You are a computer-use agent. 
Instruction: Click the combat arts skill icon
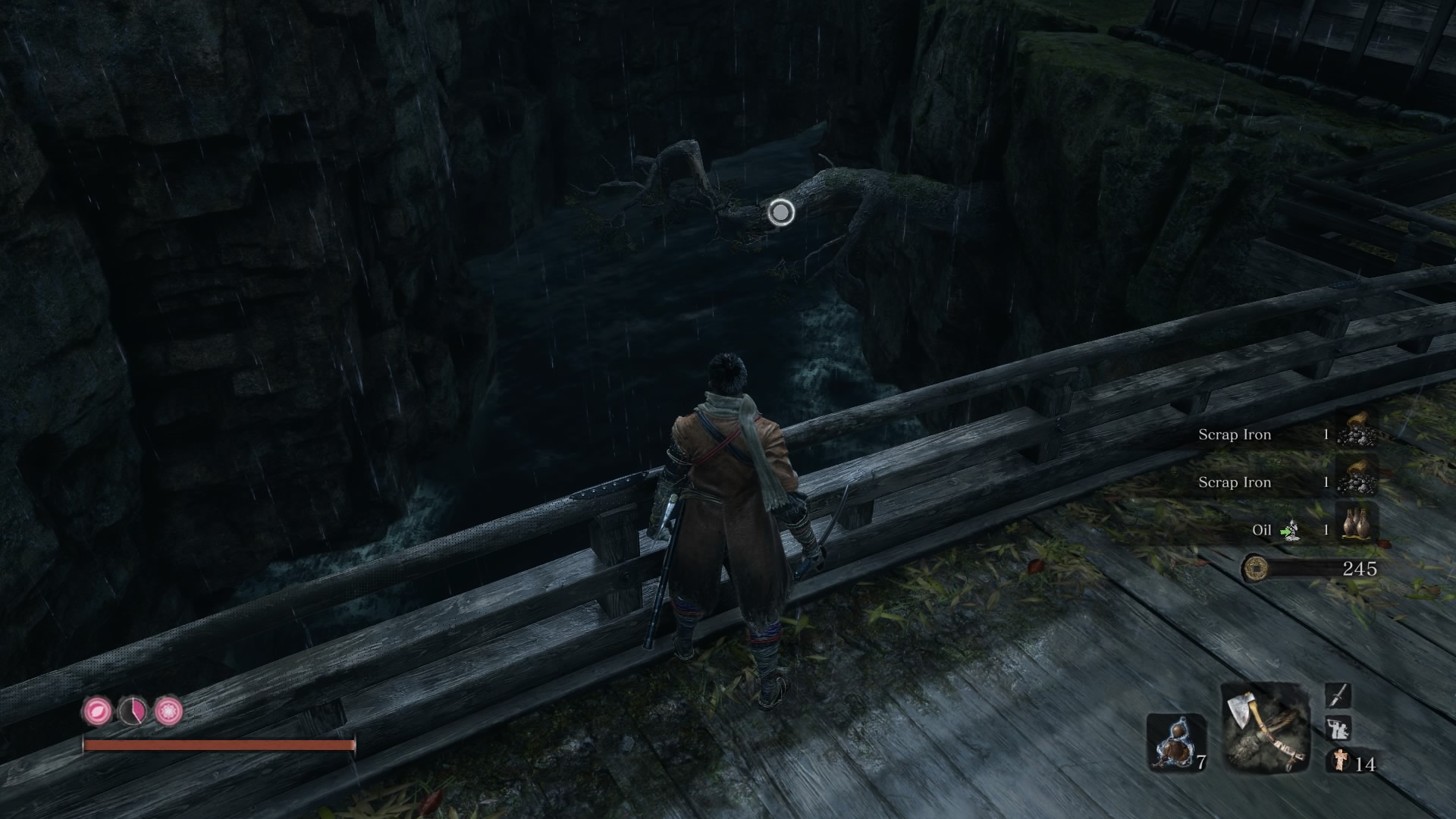1337,729
